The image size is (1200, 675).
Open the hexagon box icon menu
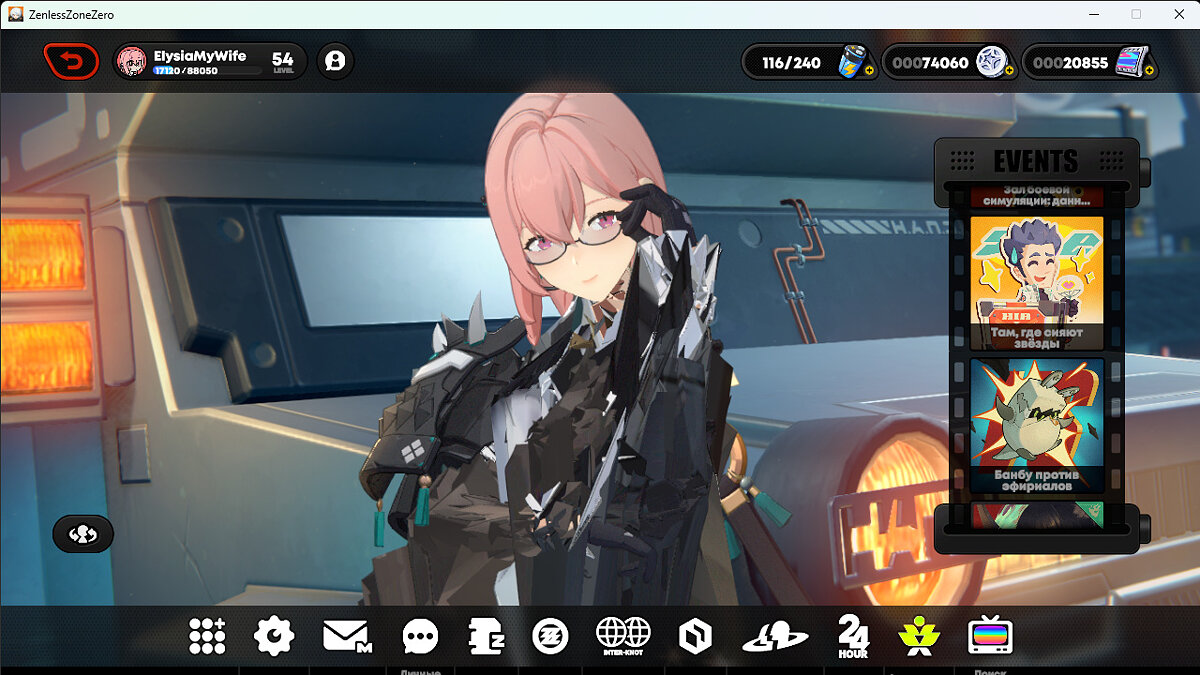693,636
